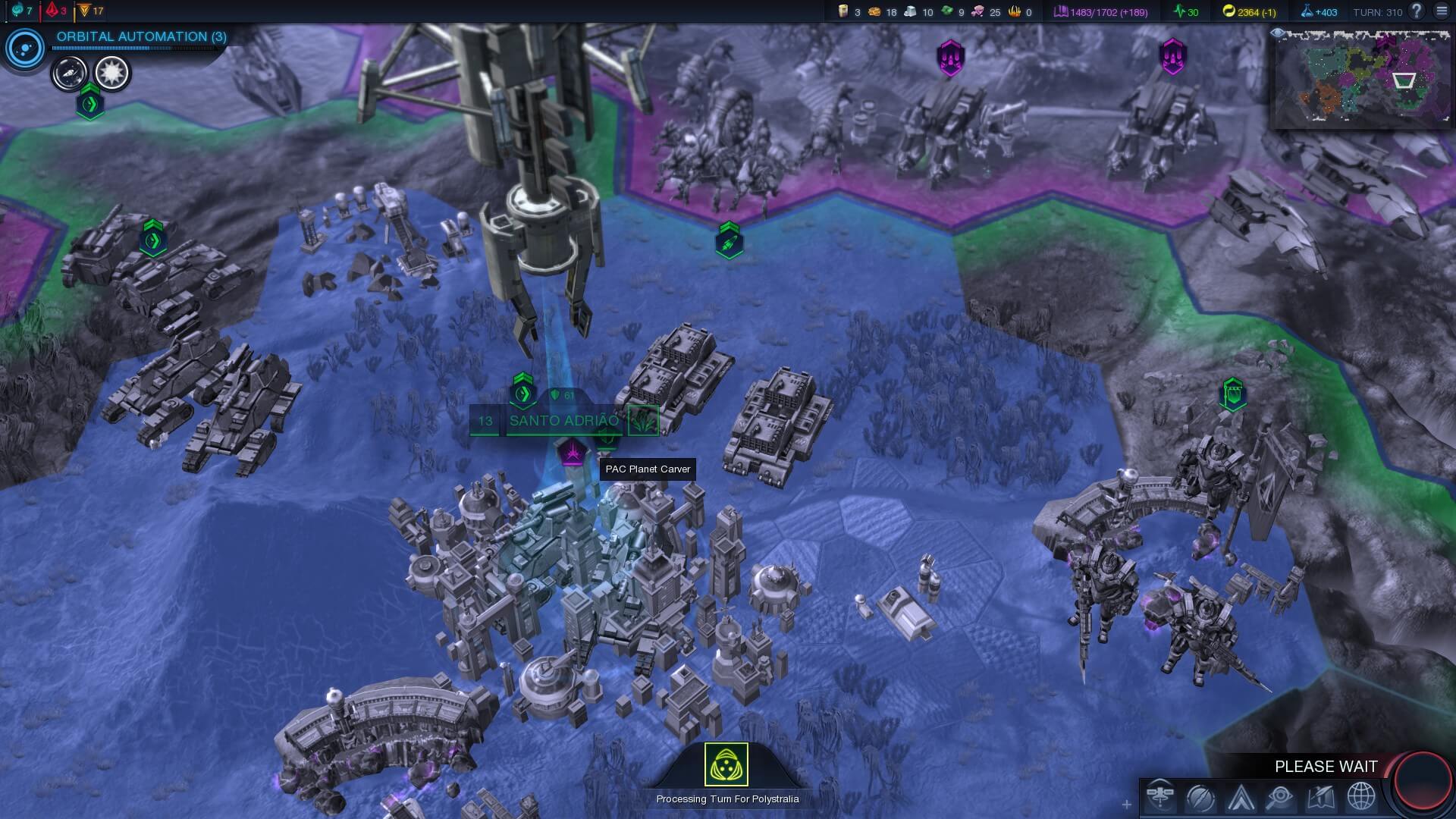Expand the bottom toolbar with the plus control
Viewport: 1456px width, 819px height.
[1128, 805]
